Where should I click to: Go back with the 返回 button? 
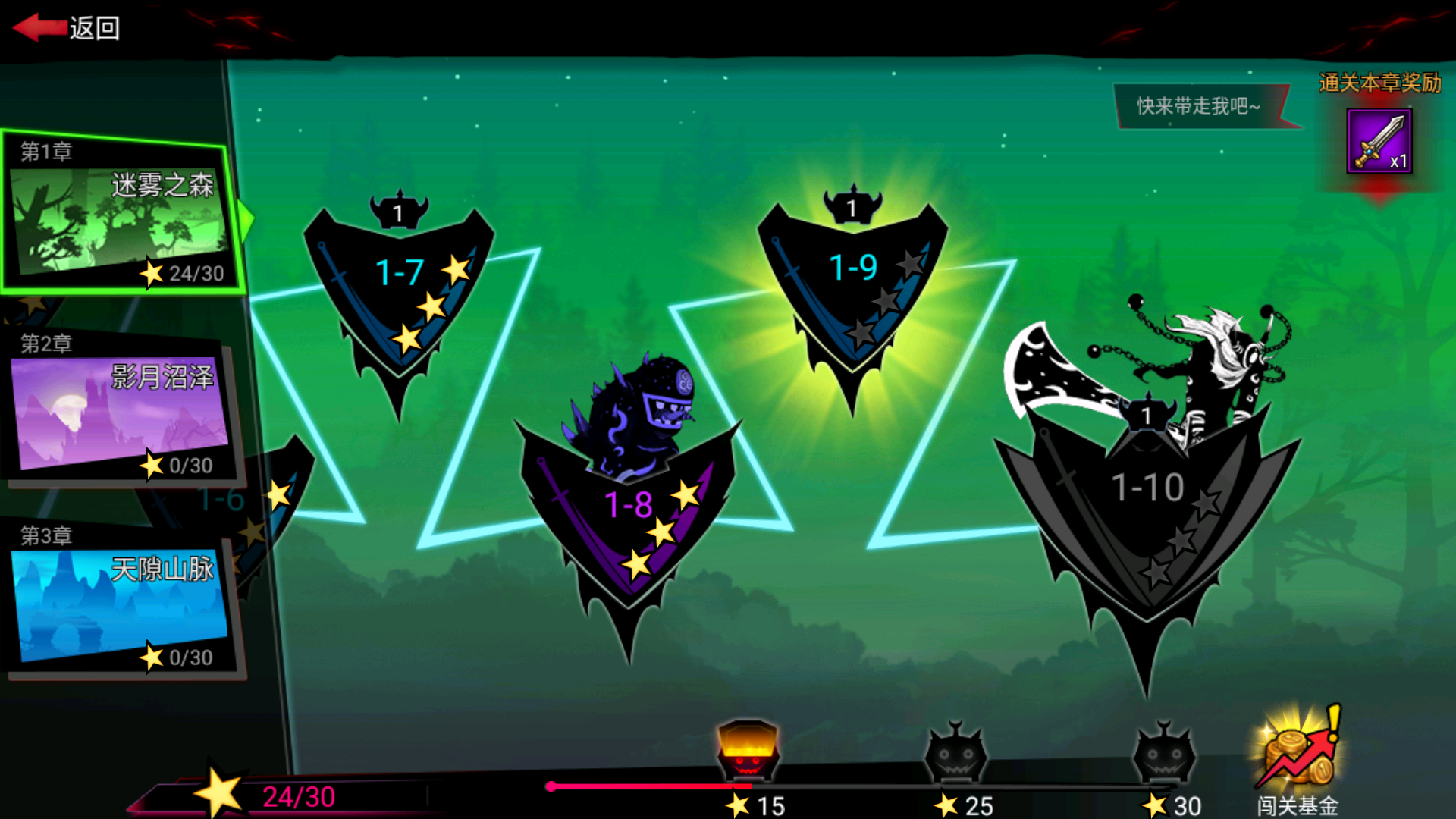[x=67, y=28]
